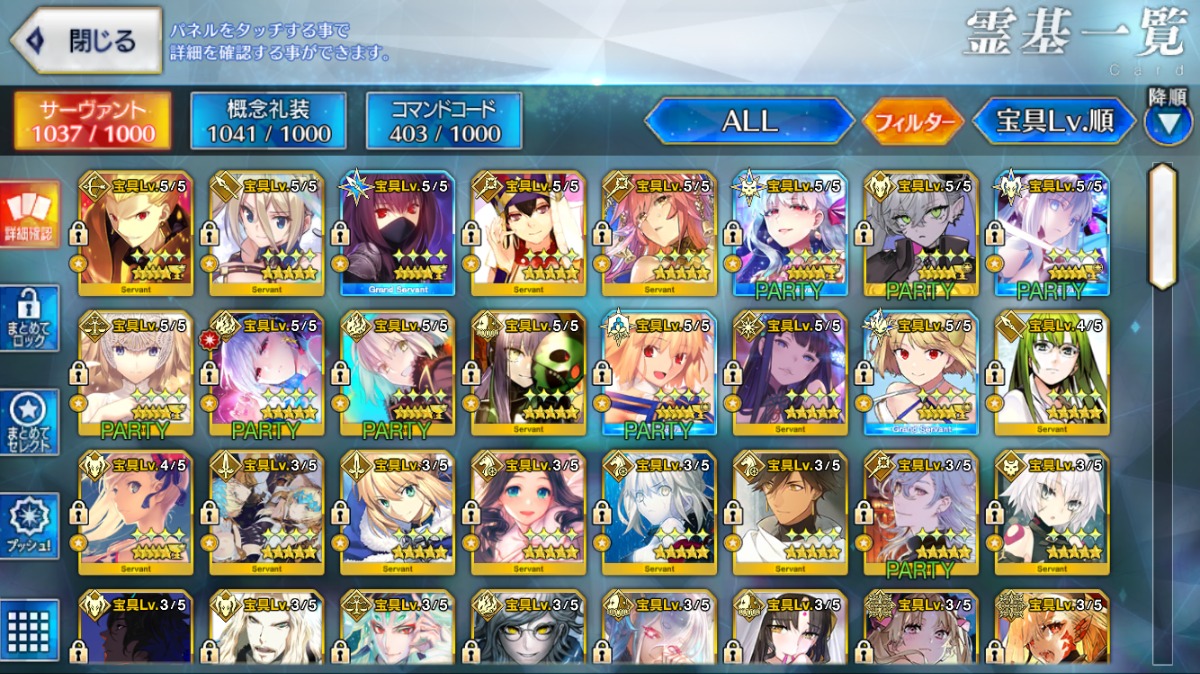
Task: Choose まとめてセレクト bulk select
Action: click(x=29, y=422)
